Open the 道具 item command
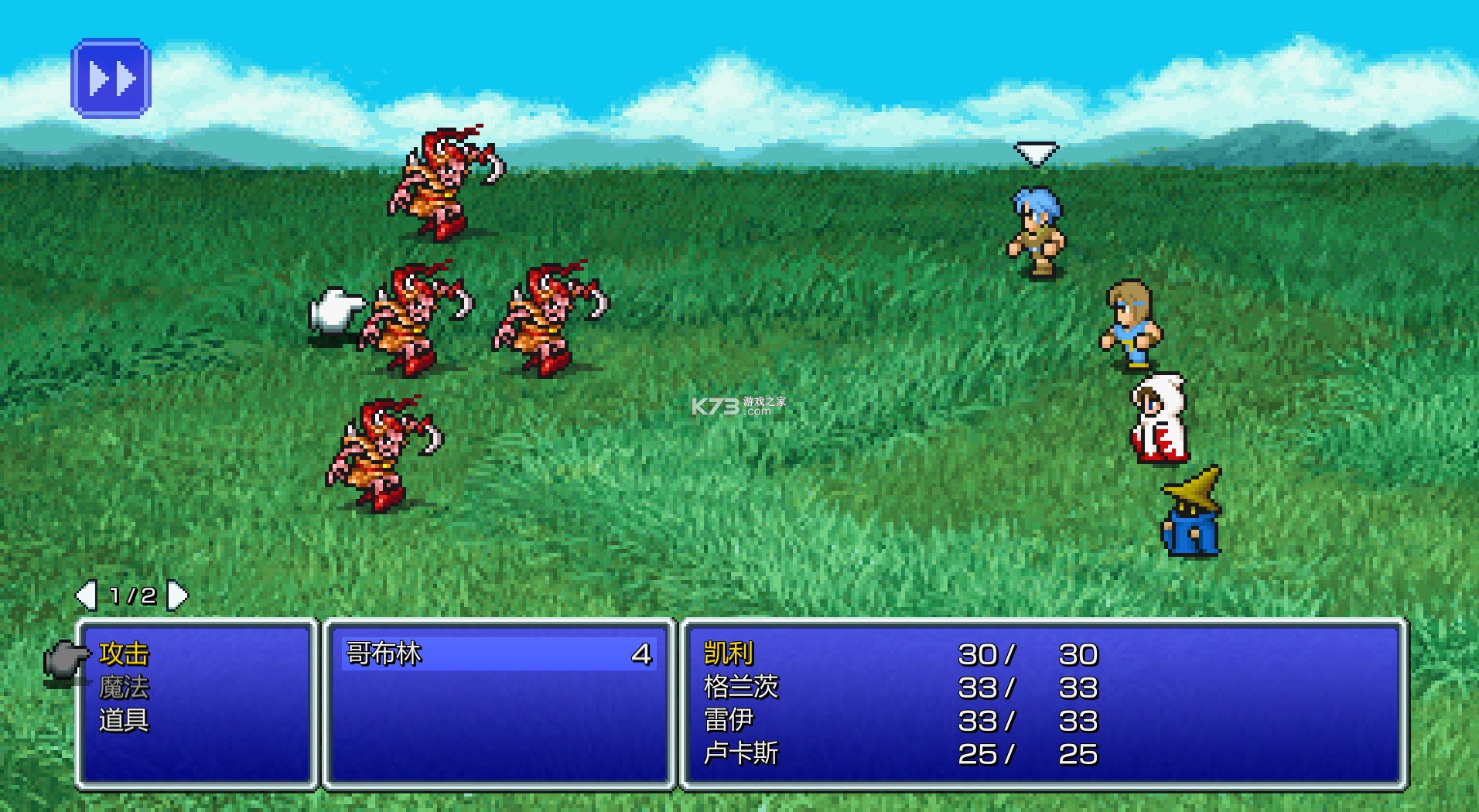This screenshot has width=1479, height=812. pyautogui.click(x=124, y=721)
